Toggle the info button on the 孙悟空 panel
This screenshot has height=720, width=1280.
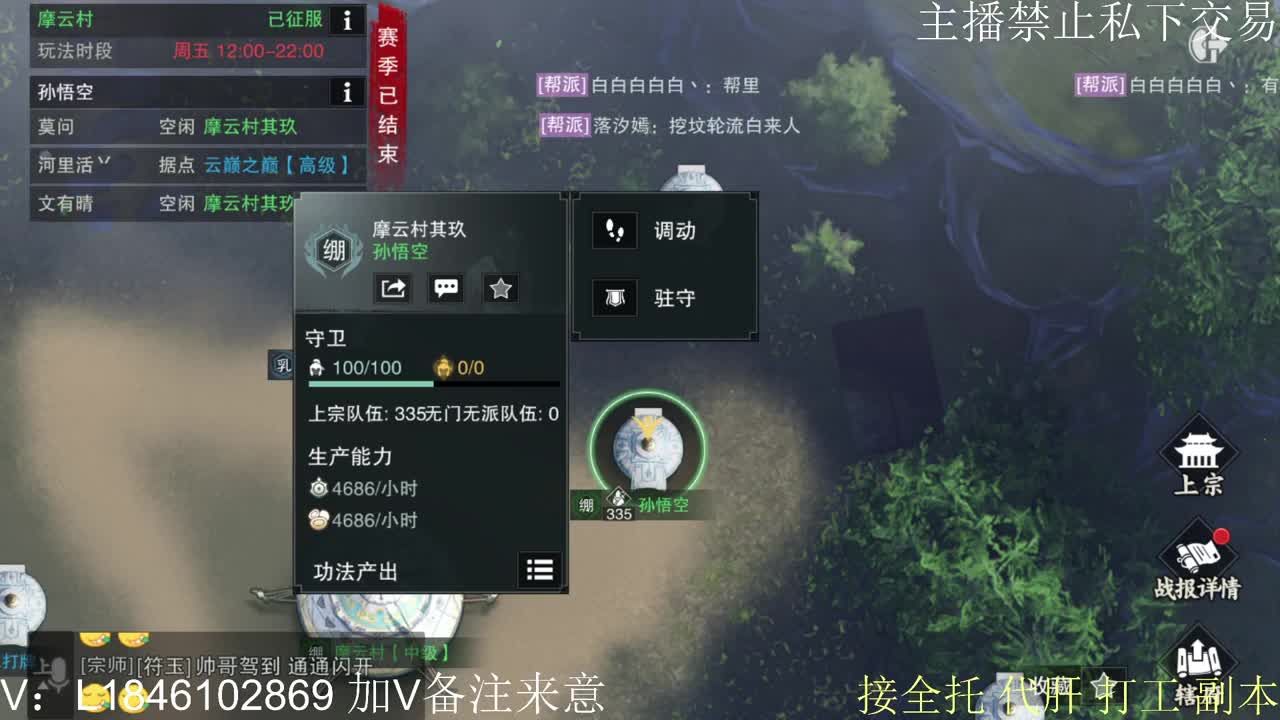(x=345, y=92)
